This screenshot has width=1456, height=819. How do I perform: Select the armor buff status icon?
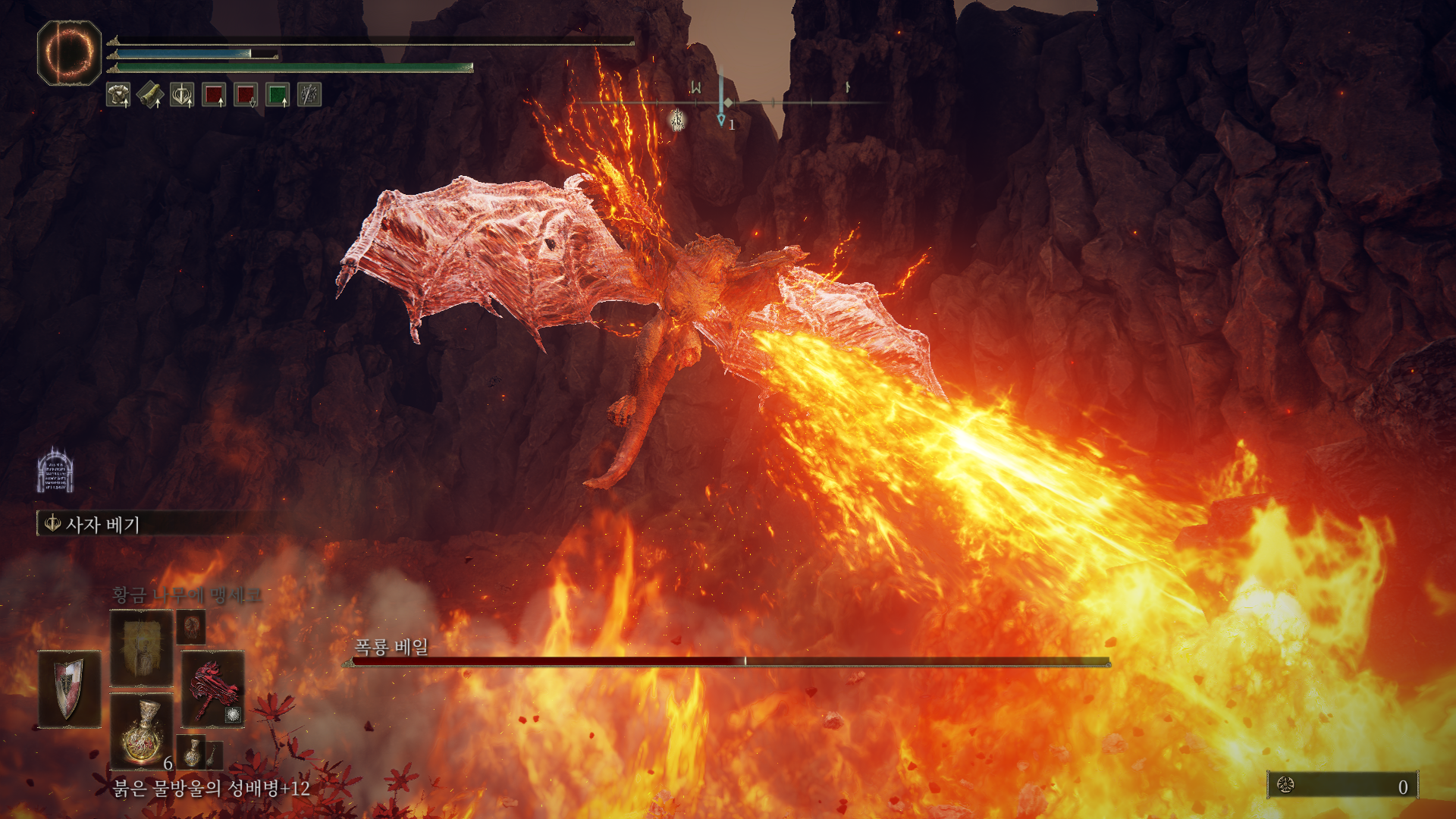(x=118, y=95)
